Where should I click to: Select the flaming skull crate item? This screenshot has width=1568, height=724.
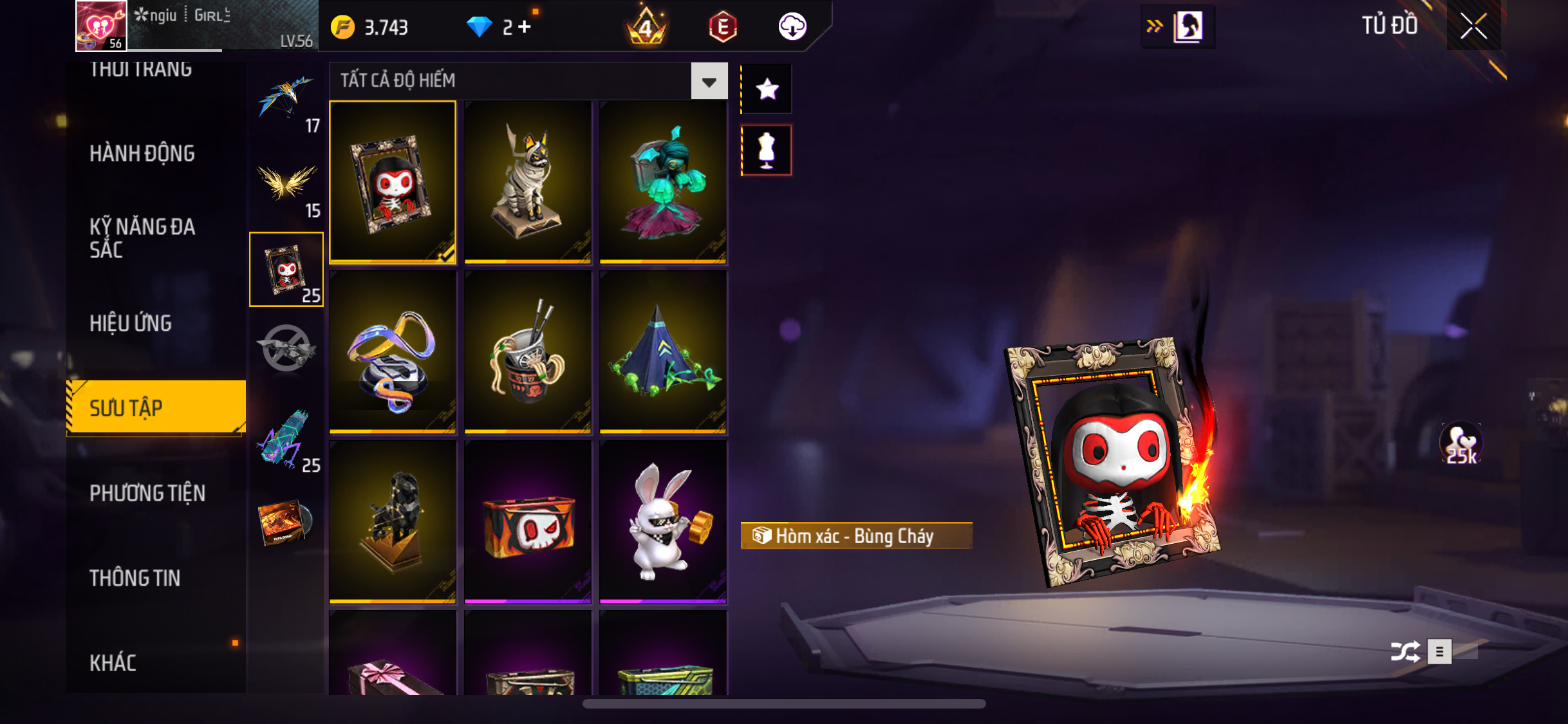click(x=528, y=522)
